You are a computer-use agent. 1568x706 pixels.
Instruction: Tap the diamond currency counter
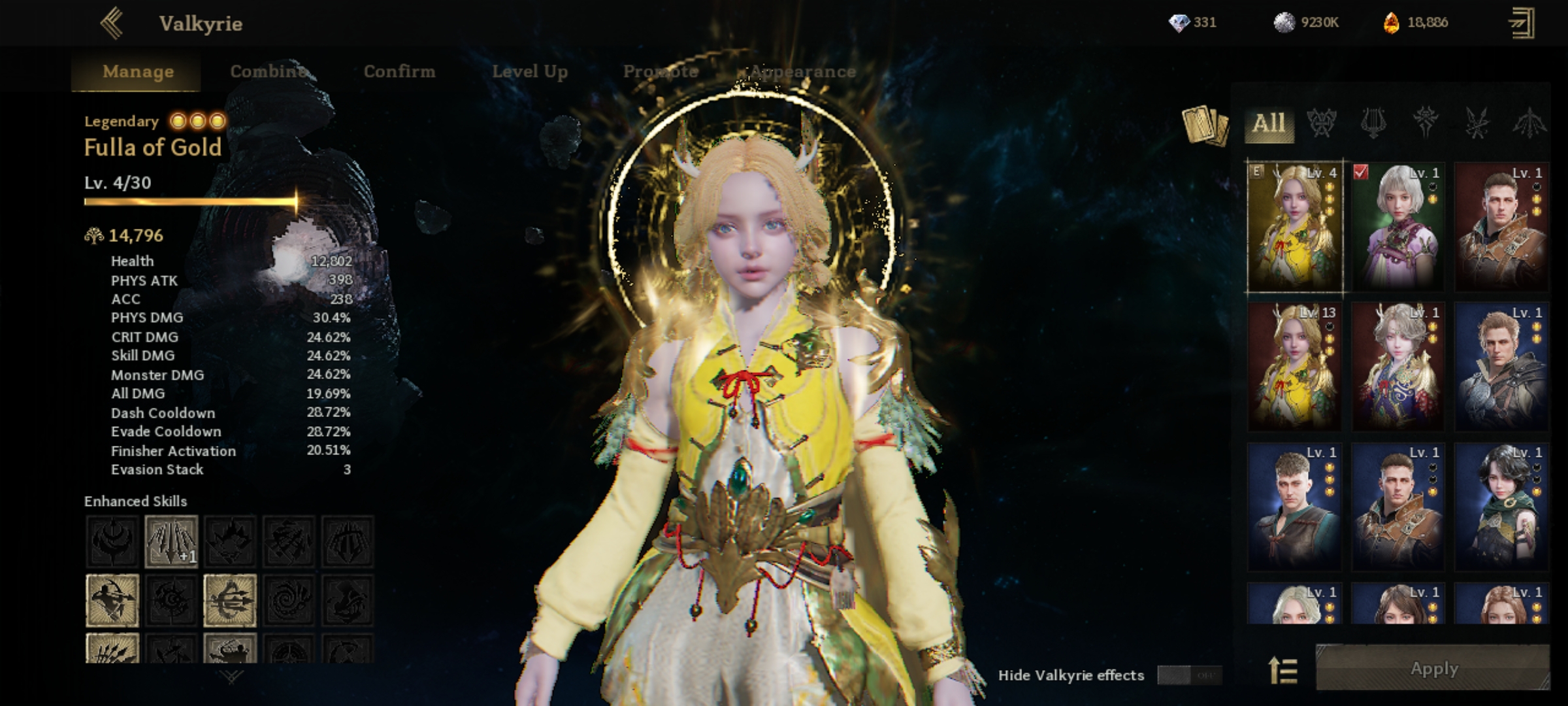pos(1192,23)
